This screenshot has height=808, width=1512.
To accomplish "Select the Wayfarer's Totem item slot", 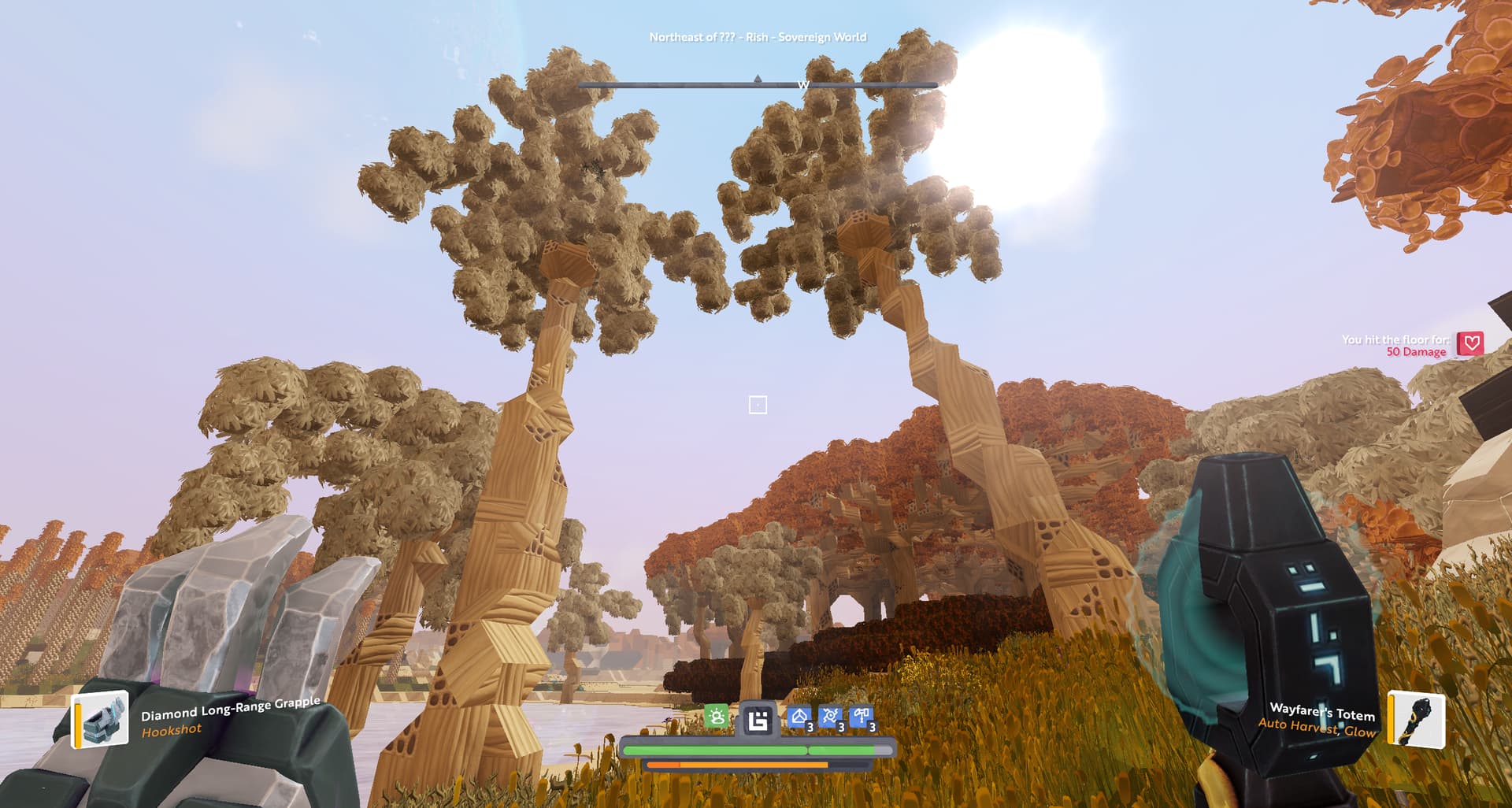I will tap(1417, 719).
